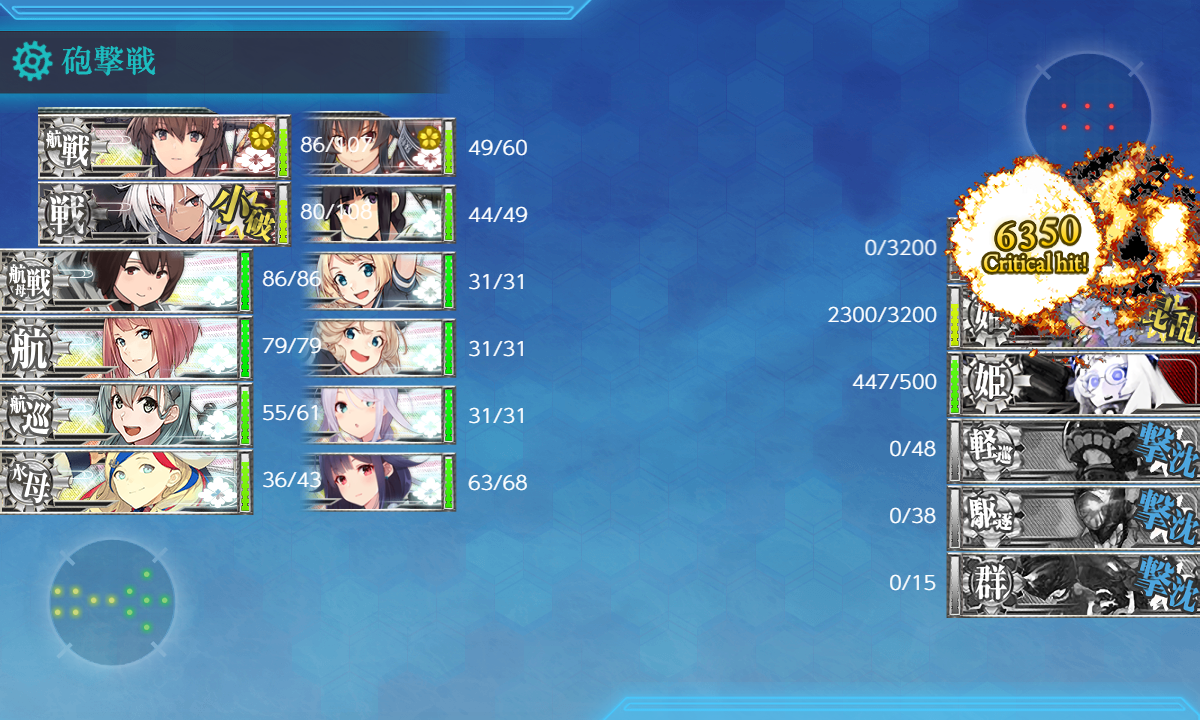Click the 砲撃戦 phase header gear icon

click(x=31, y=62)
